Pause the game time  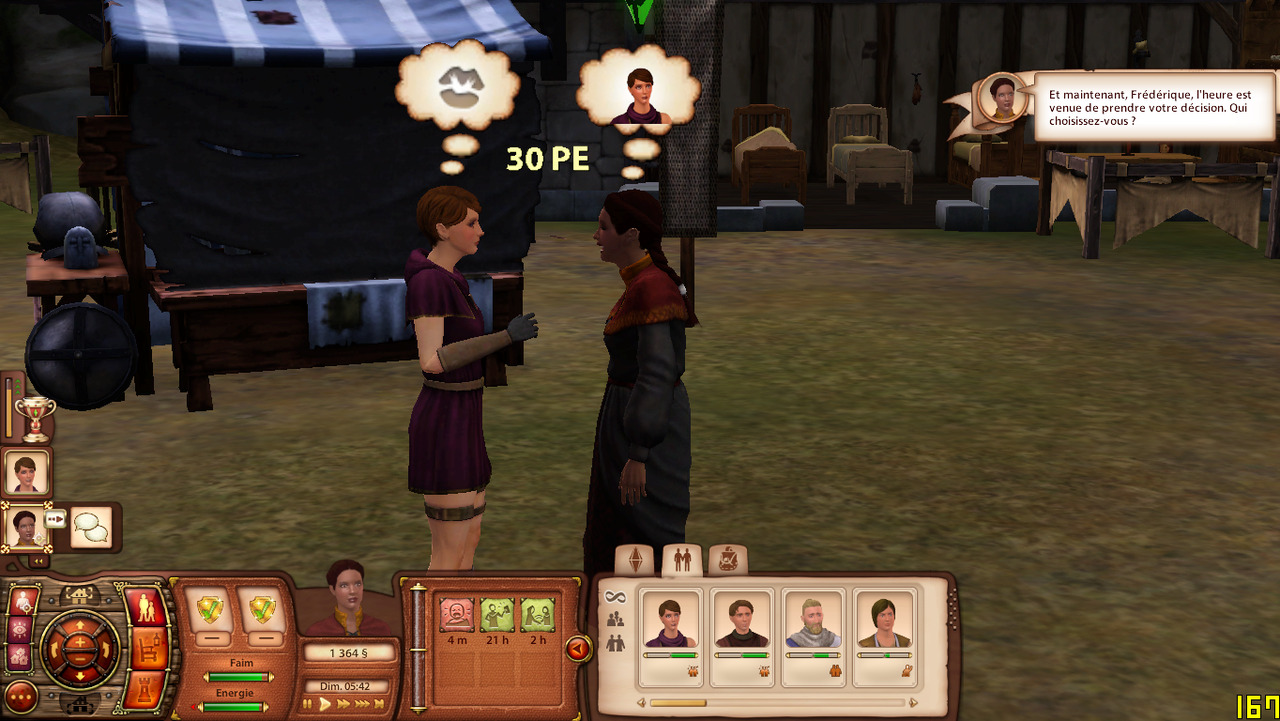point(309,704)
